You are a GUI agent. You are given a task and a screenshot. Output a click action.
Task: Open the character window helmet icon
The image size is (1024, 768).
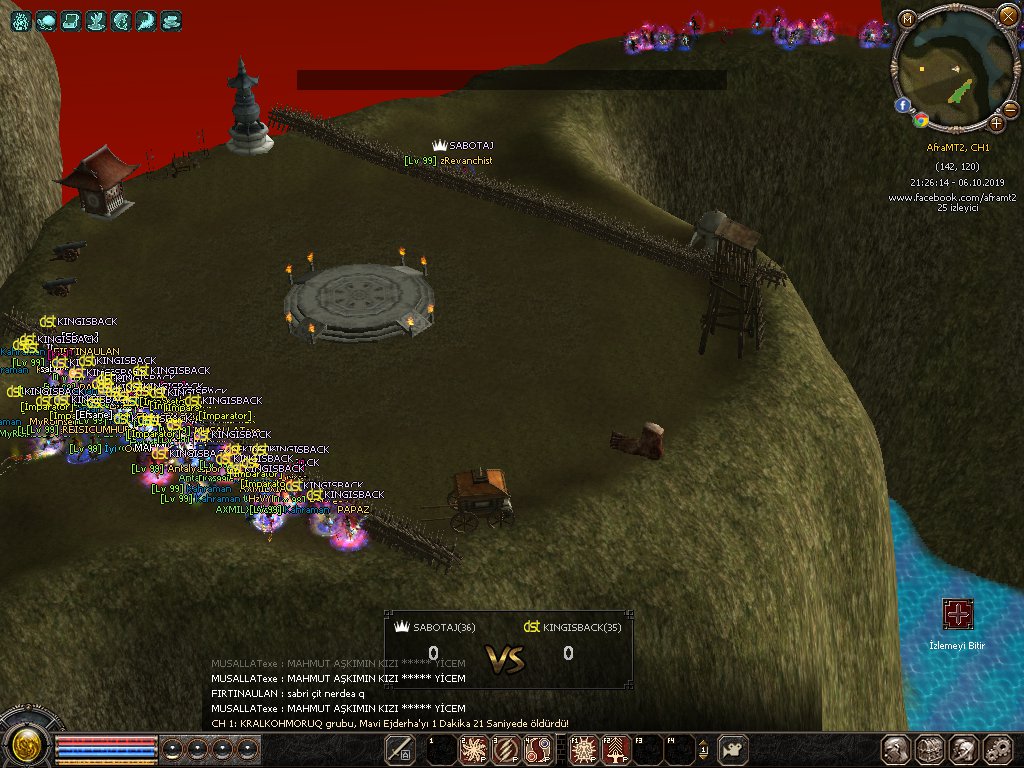[895, 749]
